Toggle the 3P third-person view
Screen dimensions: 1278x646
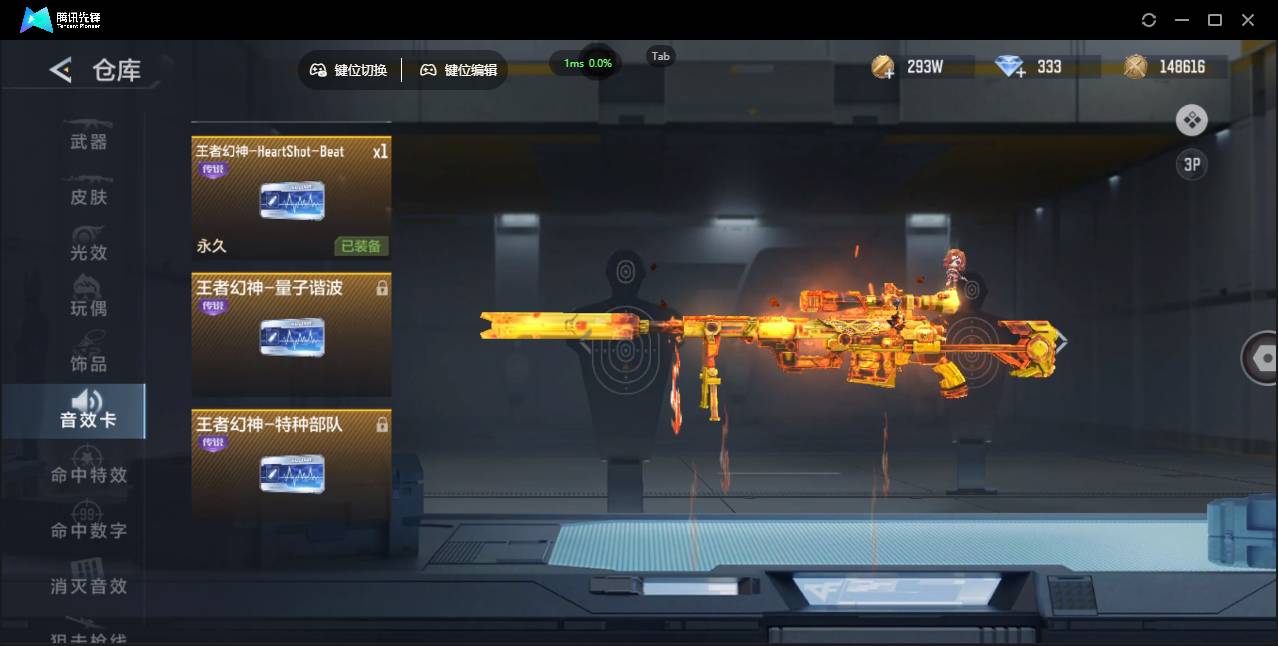pyautogui.click(x=1191, y=165)
